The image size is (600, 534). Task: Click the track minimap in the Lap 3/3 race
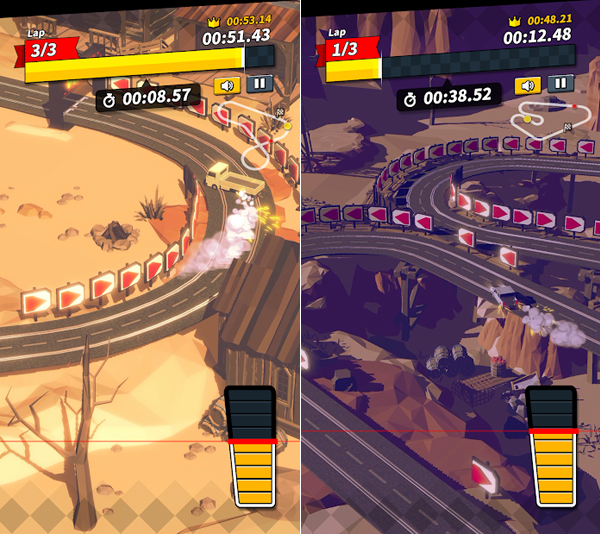pos(255,130)
